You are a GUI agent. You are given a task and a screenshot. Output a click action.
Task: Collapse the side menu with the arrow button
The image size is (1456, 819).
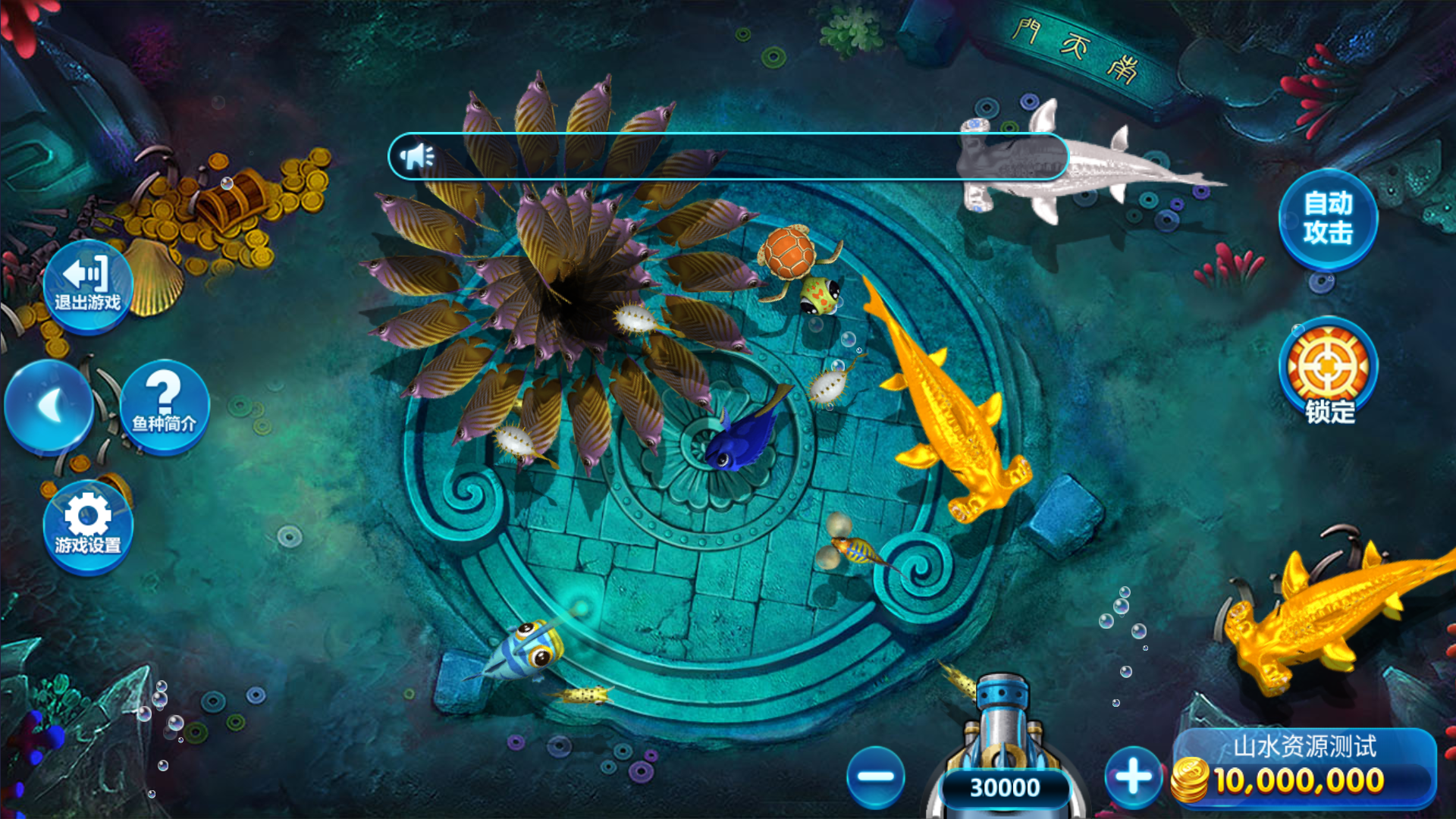coord(49,406)
